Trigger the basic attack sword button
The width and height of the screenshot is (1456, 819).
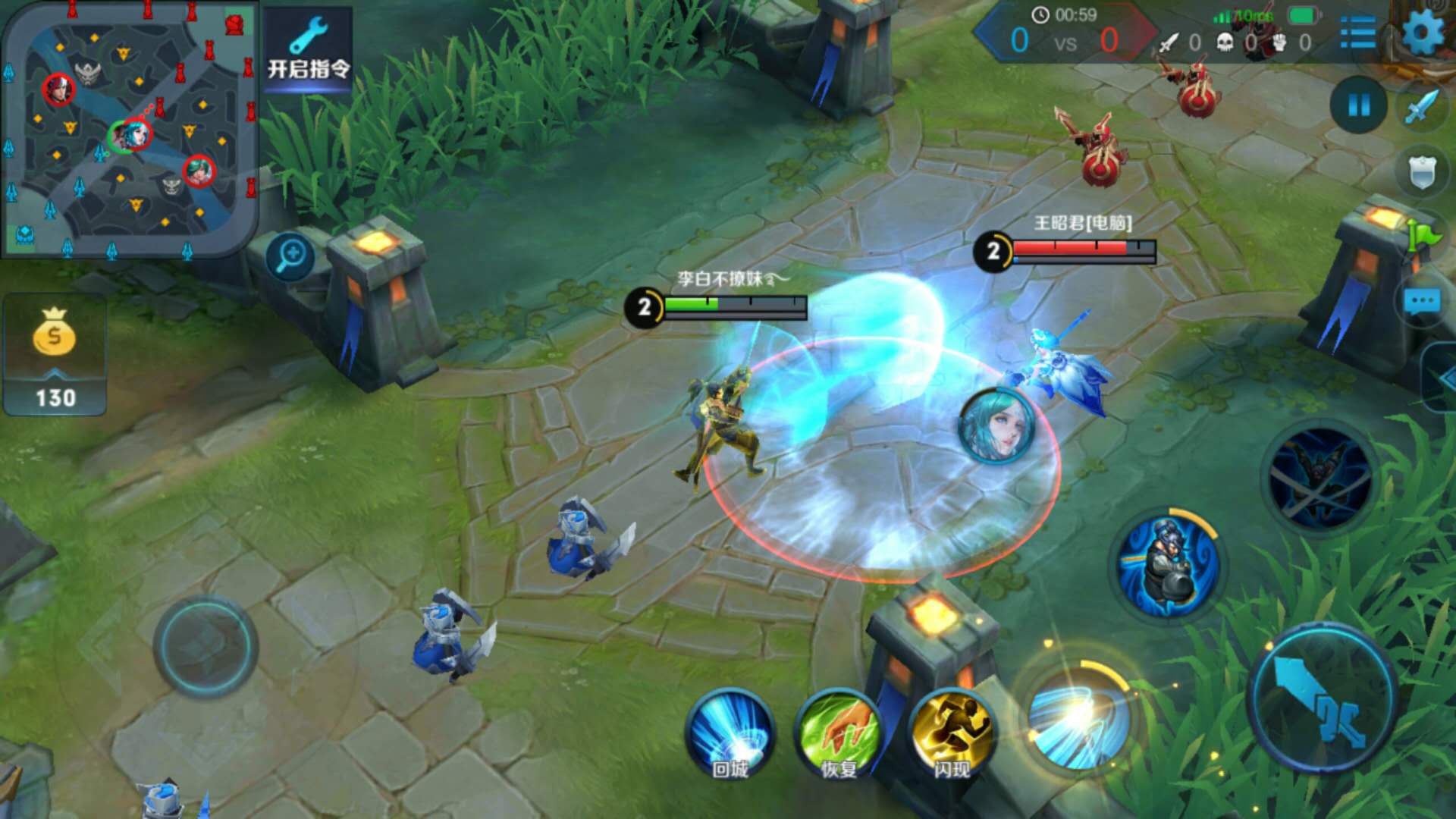1323,699
